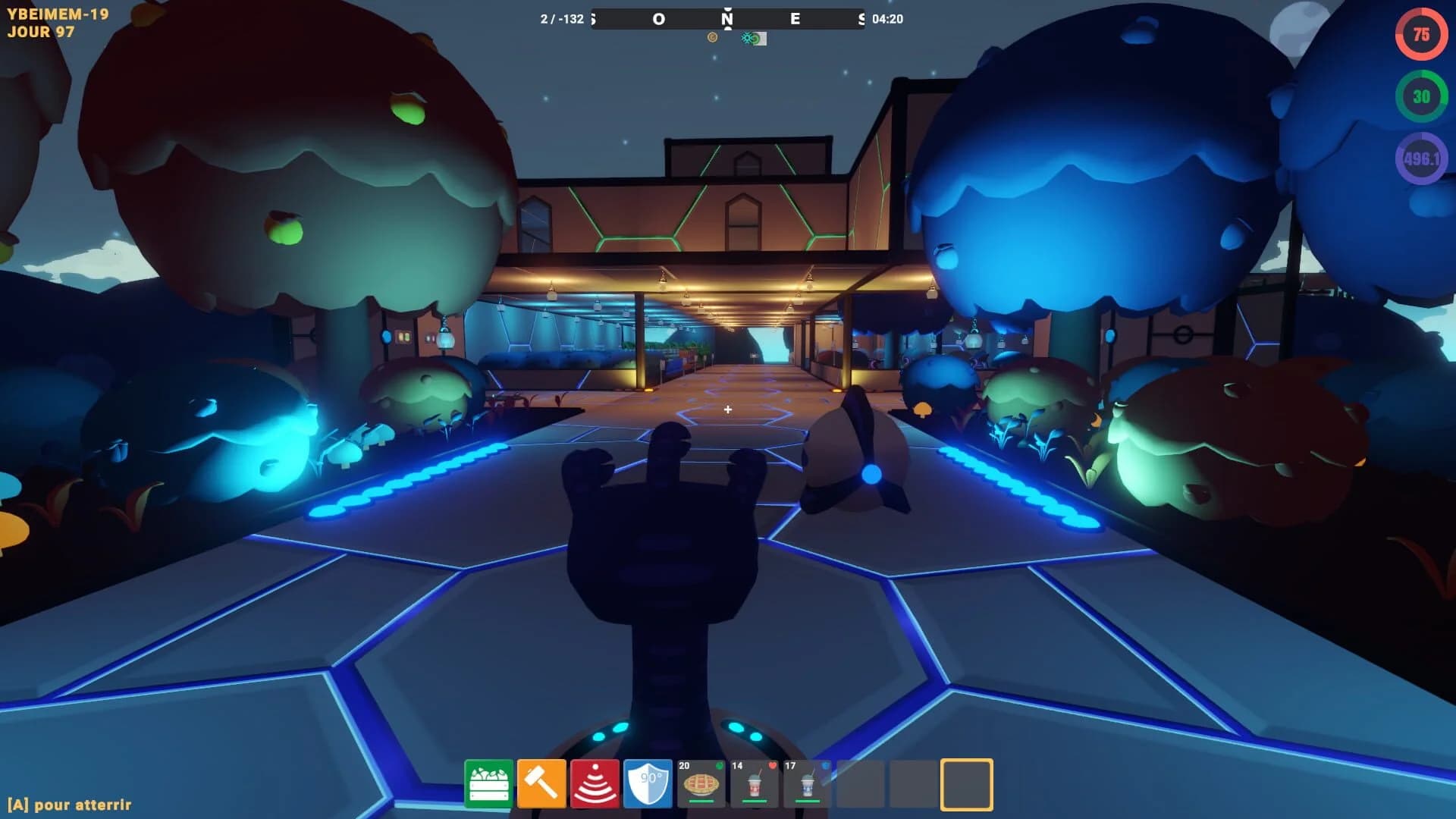Click the coin icon below the compass
The height and width of the screenshot is (819, 1456).
point(711,38)
